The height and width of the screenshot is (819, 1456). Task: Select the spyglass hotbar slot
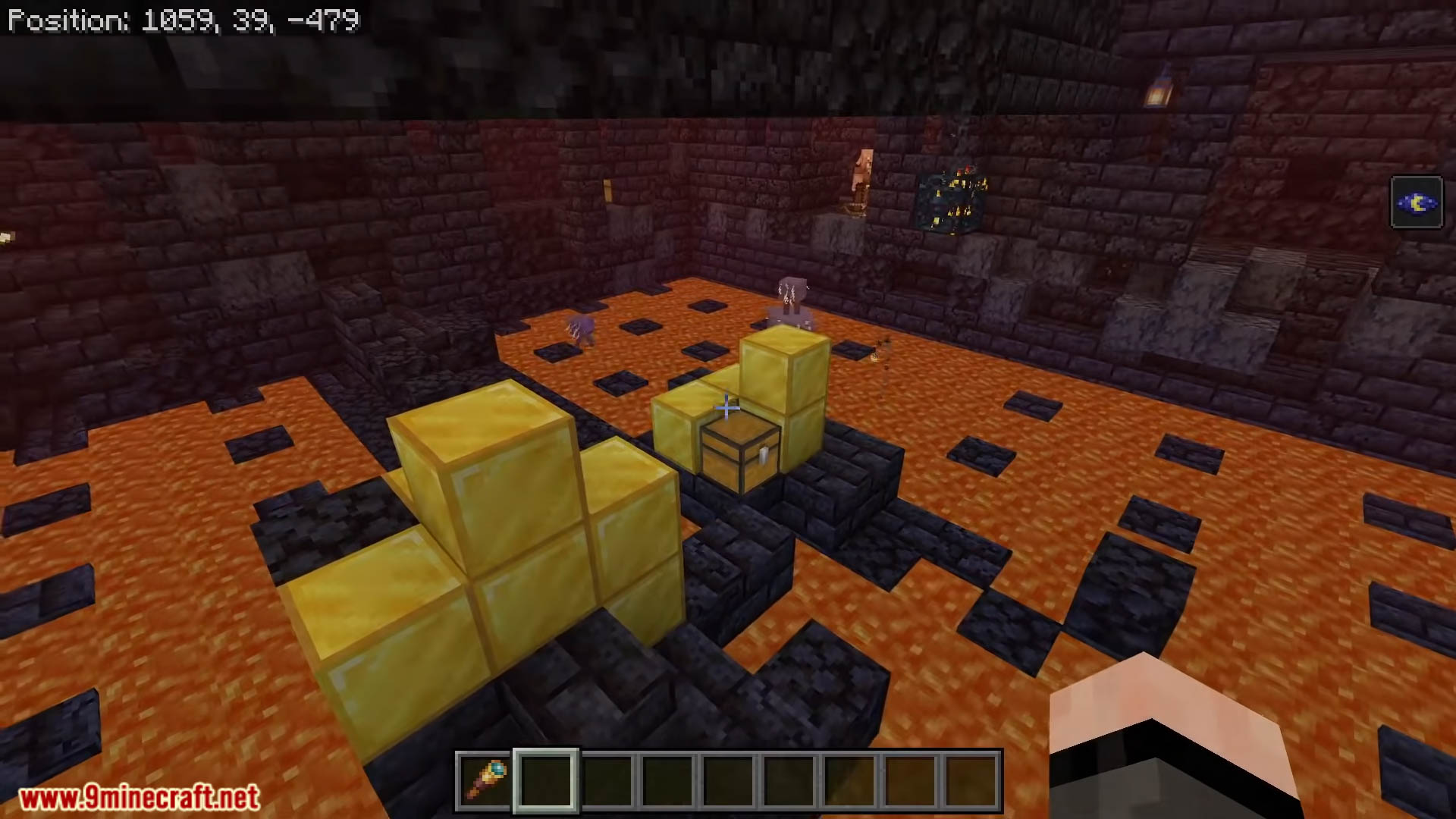(x=485, y=781)
